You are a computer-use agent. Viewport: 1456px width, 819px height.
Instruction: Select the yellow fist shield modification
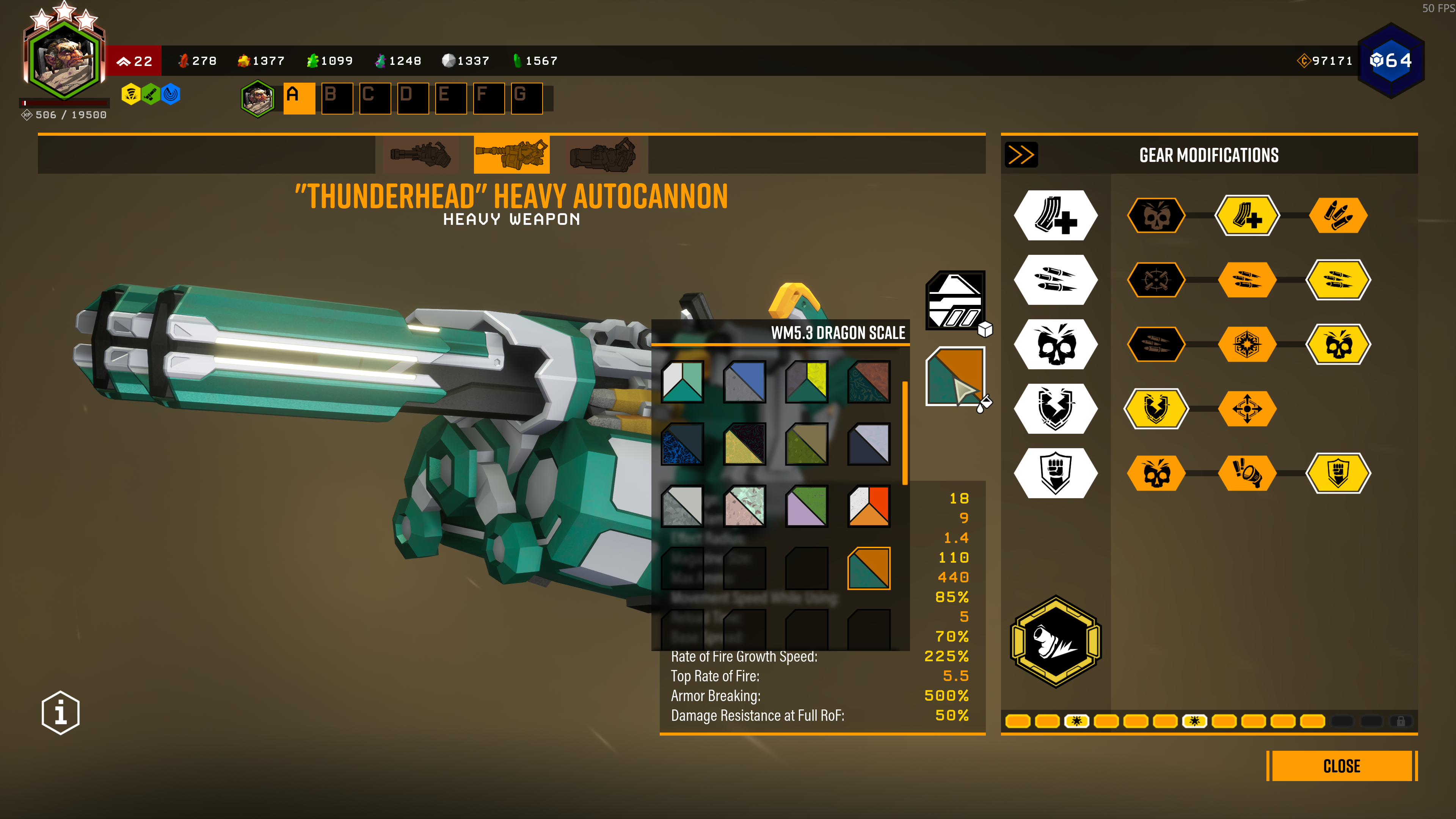[x=1338, y=473]
